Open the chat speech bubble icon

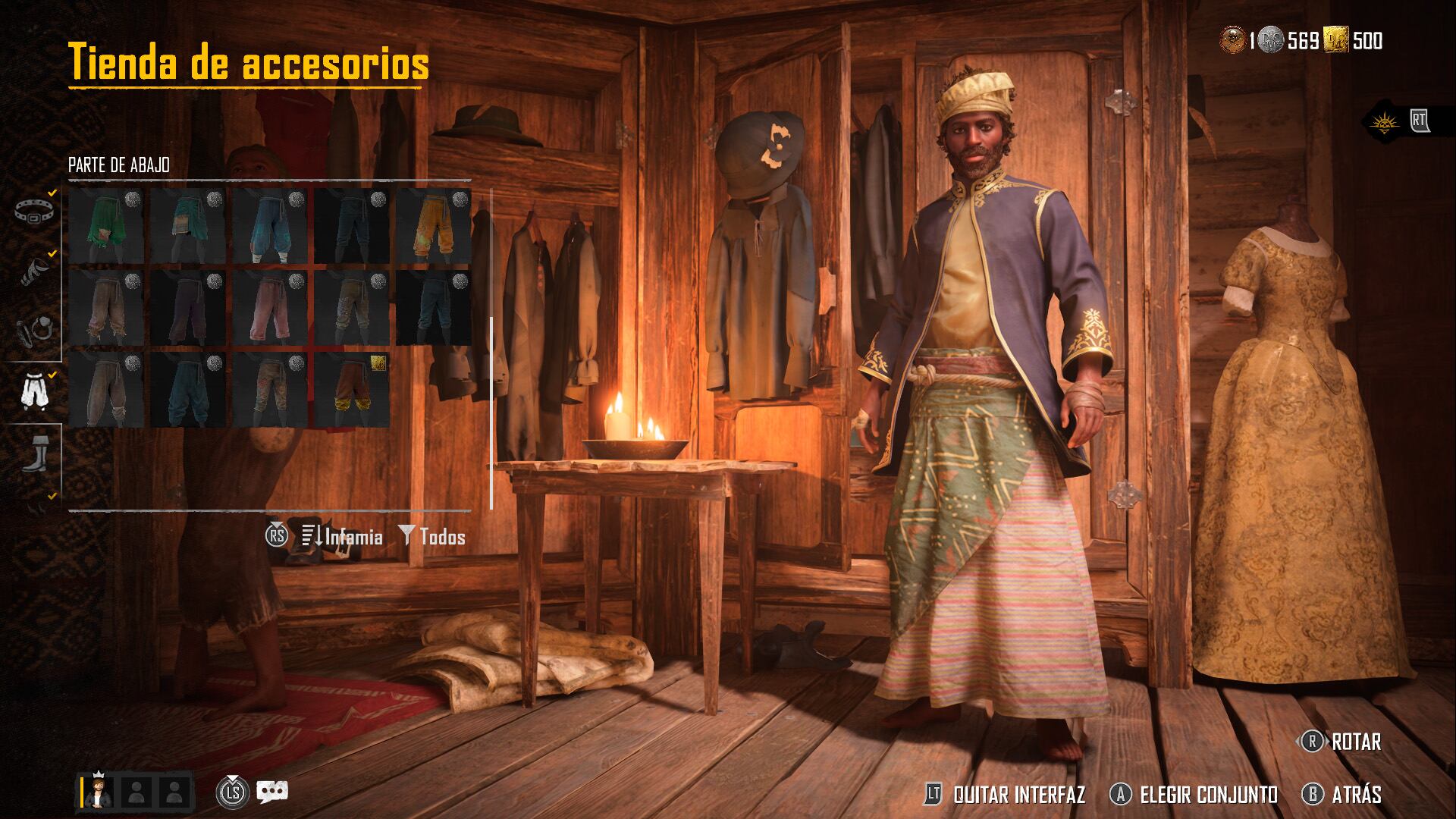click(x=271, y=792)
